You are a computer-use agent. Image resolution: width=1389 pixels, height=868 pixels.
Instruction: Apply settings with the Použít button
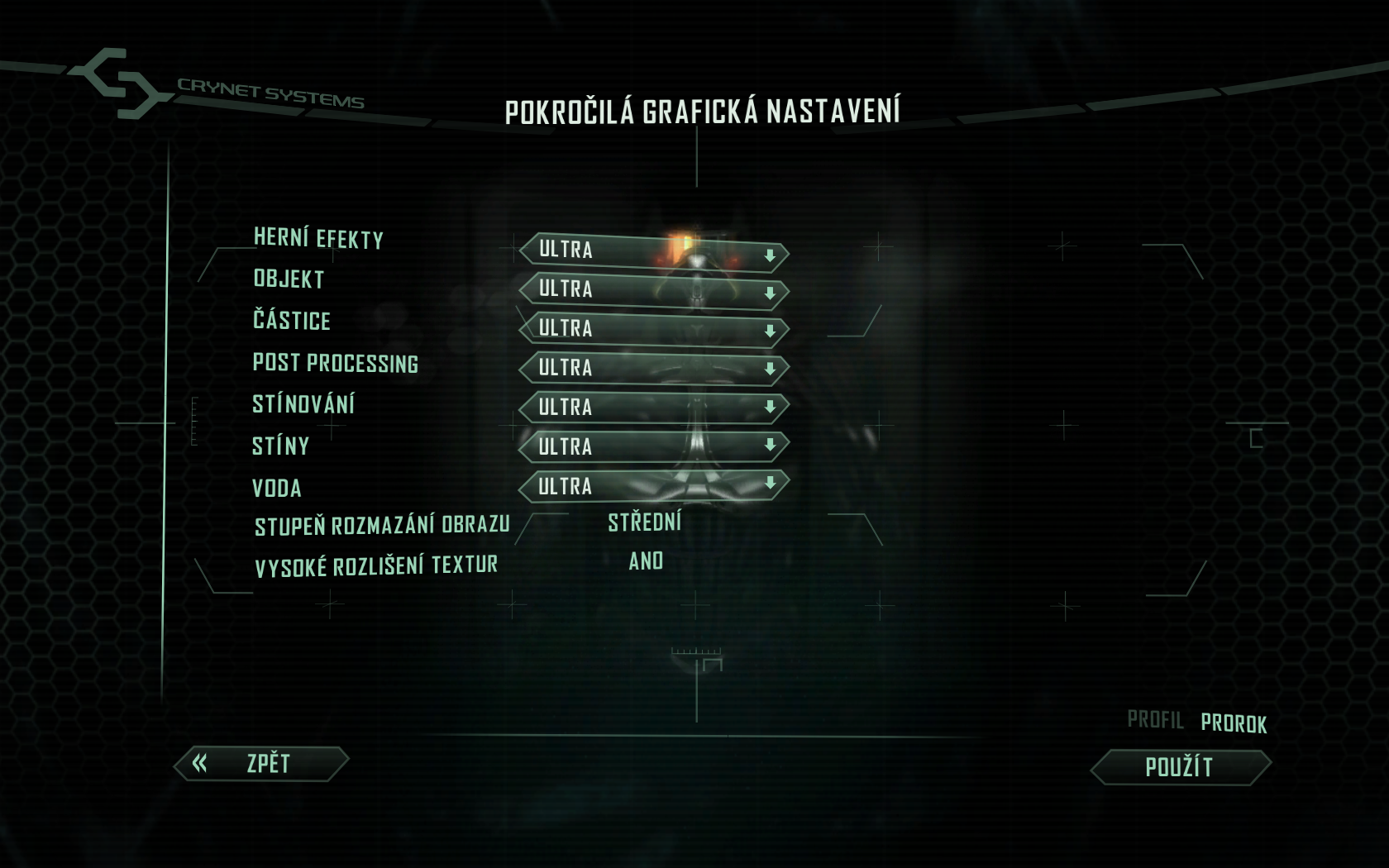pos(1180,767)
